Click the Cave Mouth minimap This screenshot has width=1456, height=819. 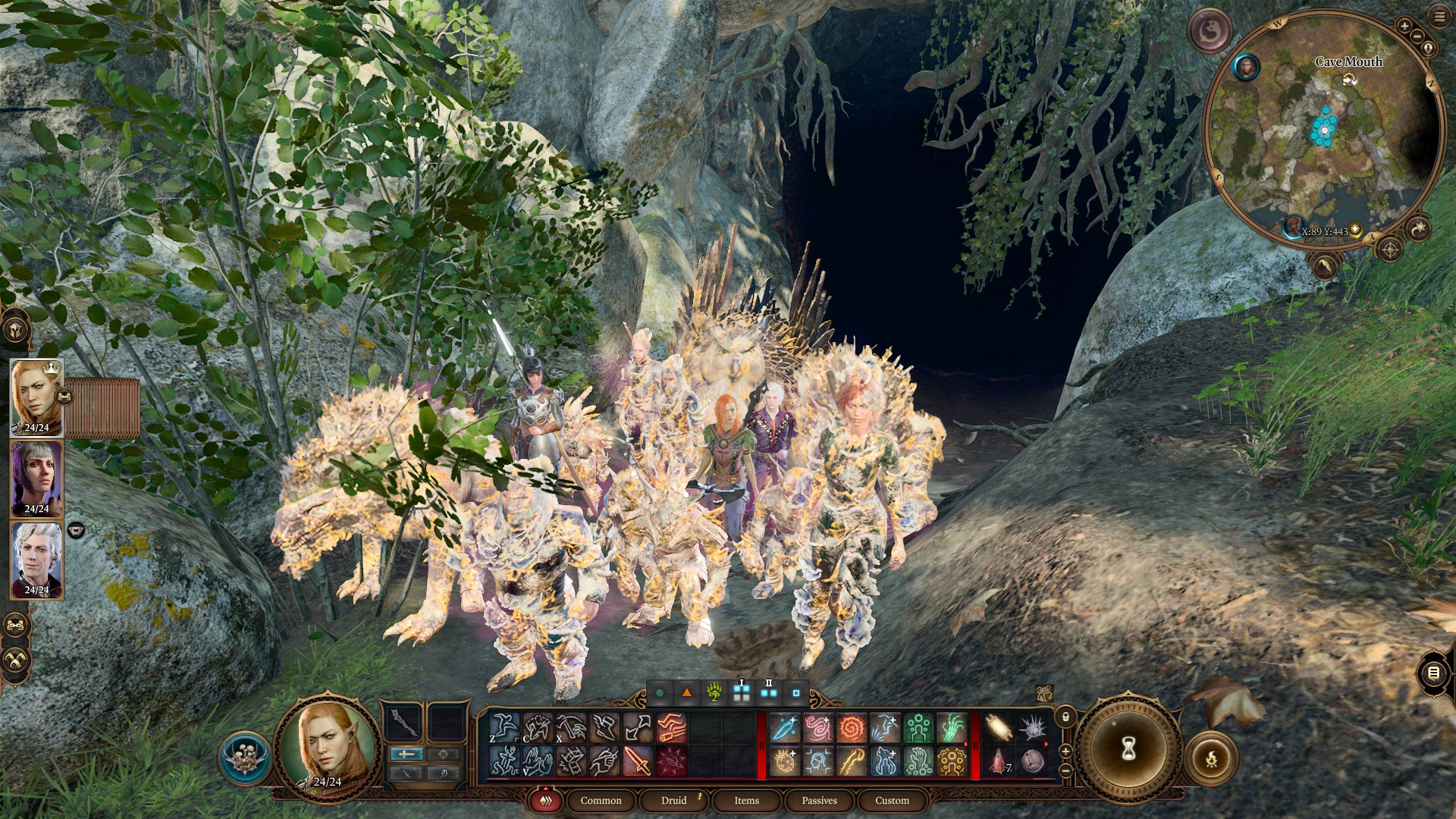click(1323, 127)
